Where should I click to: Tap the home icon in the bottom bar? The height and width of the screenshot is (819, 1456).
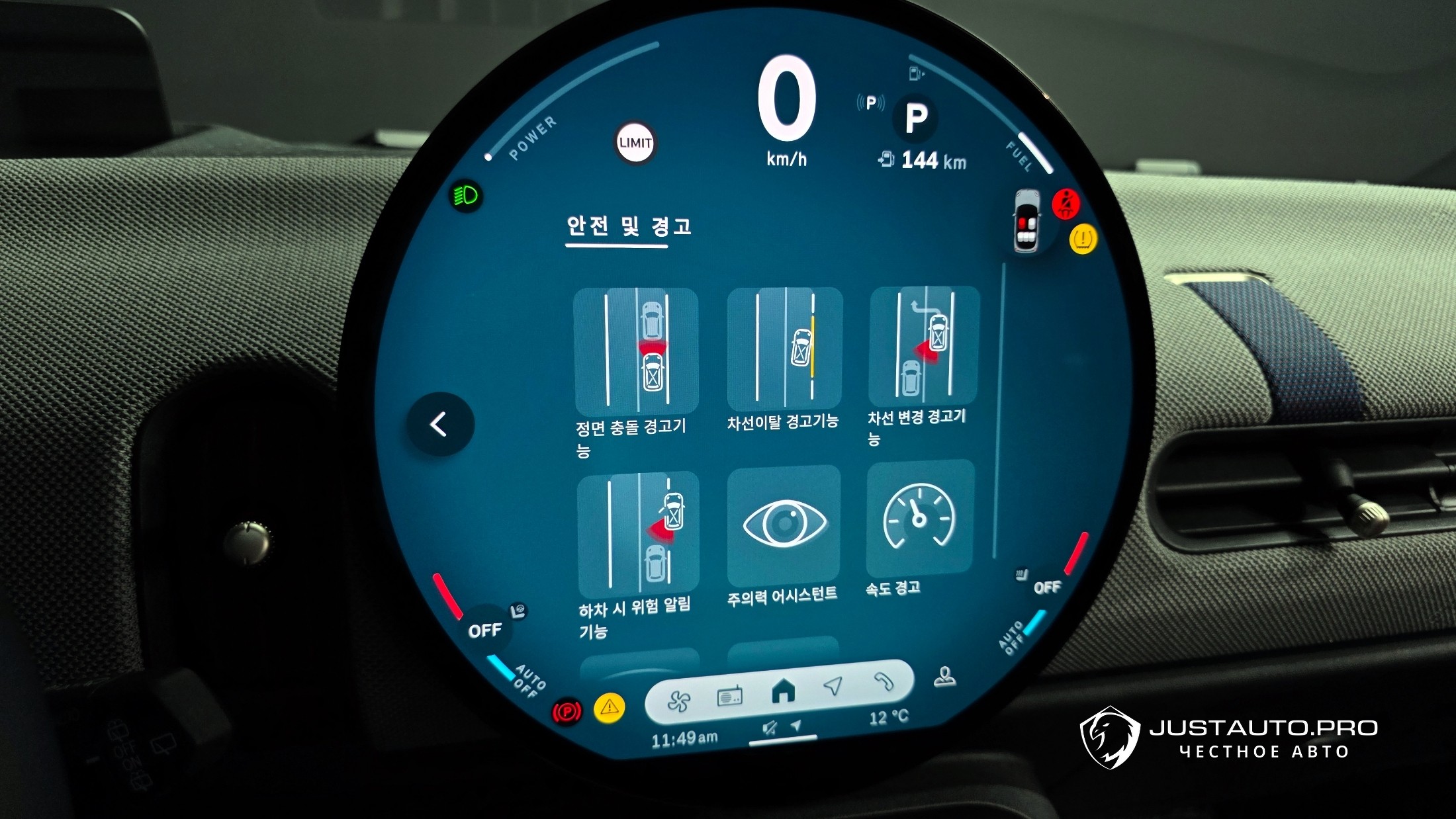783,692
